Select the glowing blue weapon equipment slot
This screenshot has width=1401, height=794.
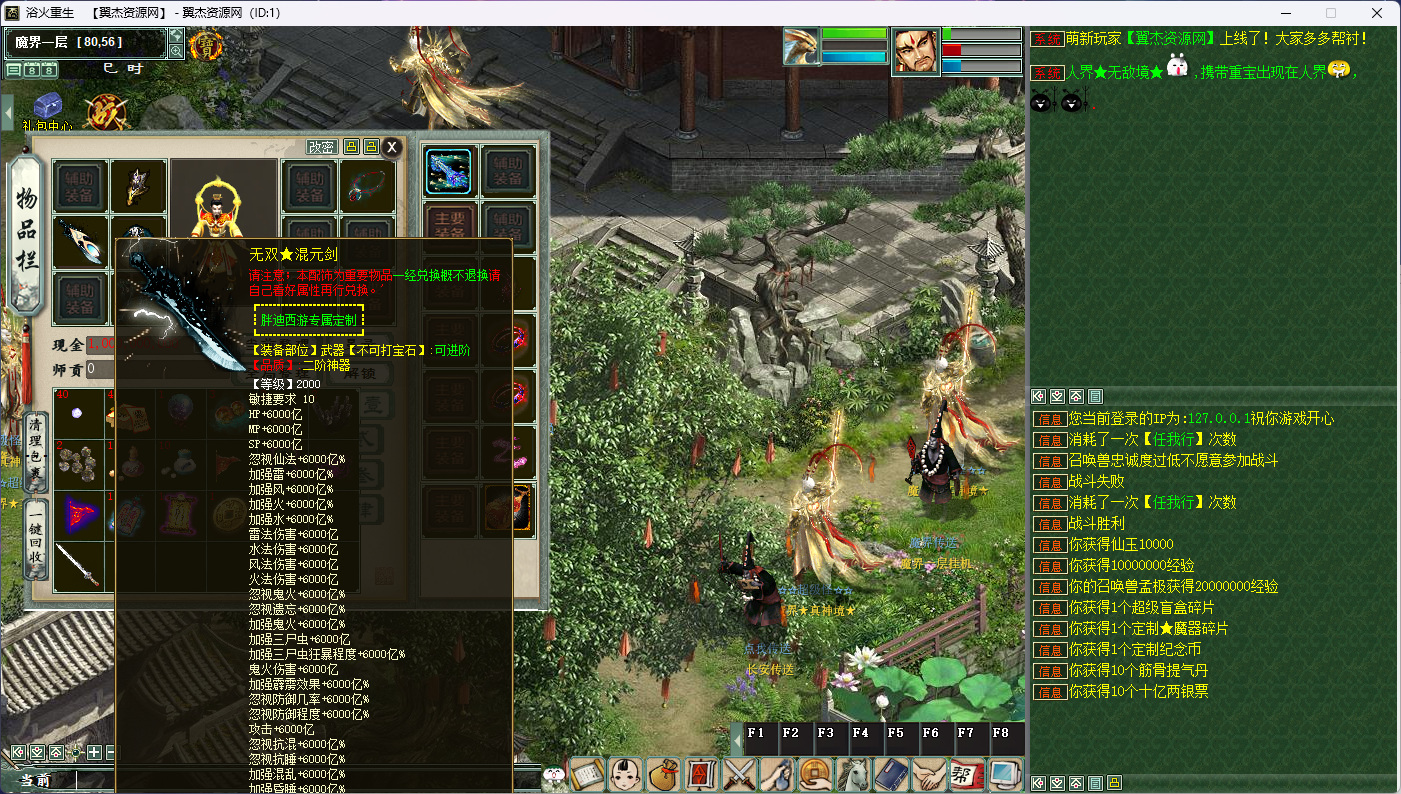tap(449, 170)
